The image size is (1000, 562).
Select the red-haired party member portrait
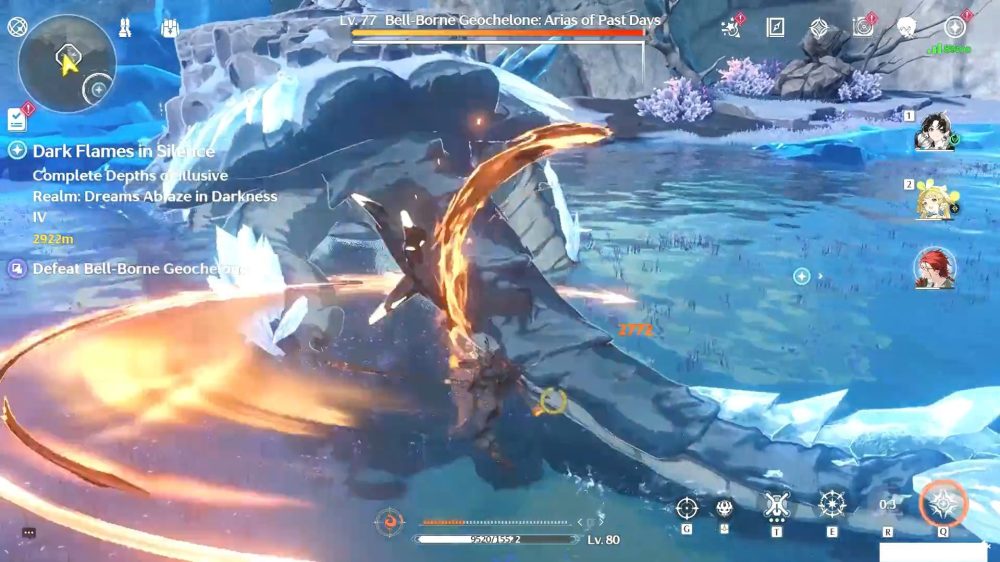[x=934, y=268]
